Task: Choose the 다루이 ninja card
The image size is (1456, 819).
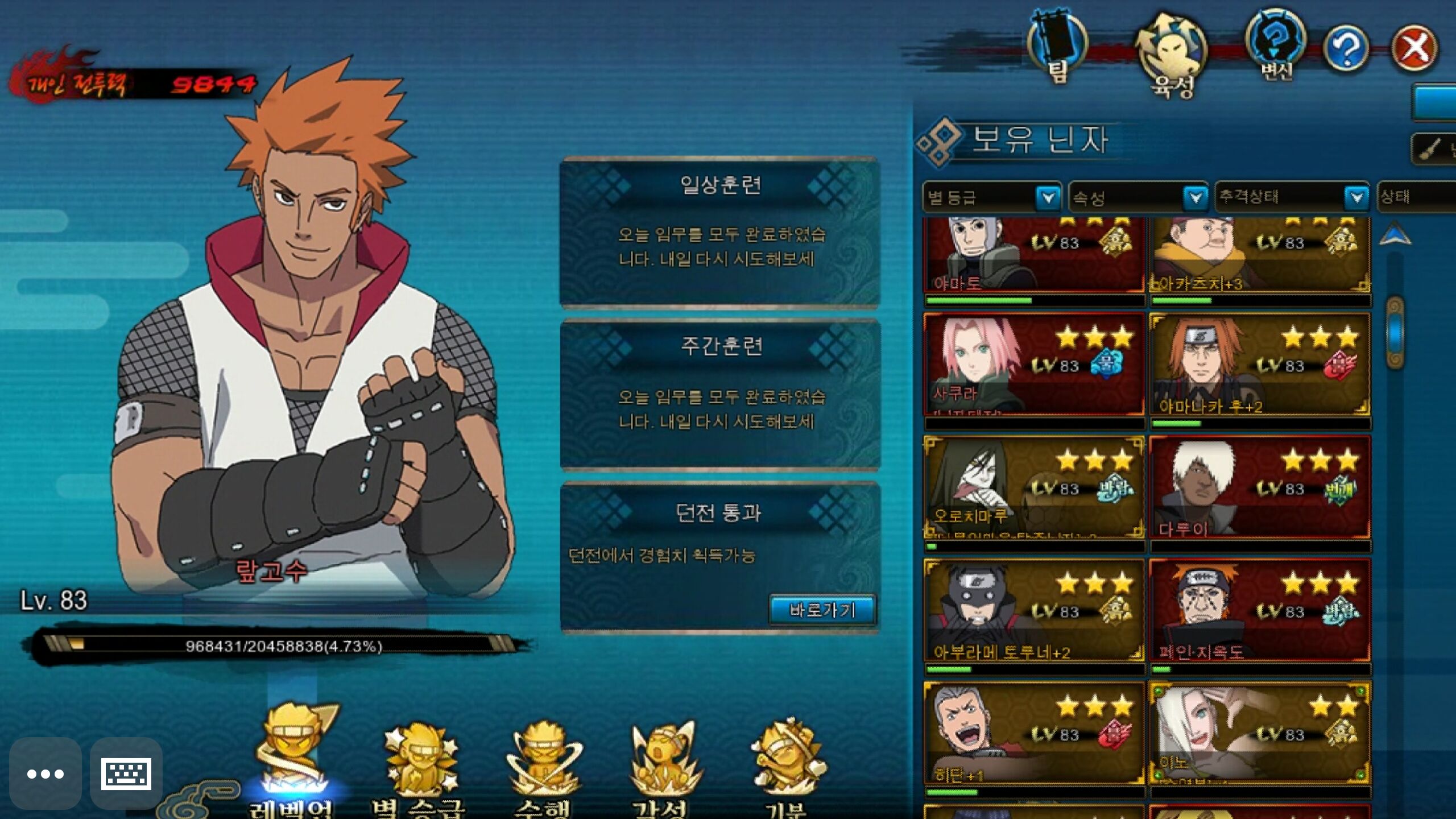Action: [x=1259, y=487]
